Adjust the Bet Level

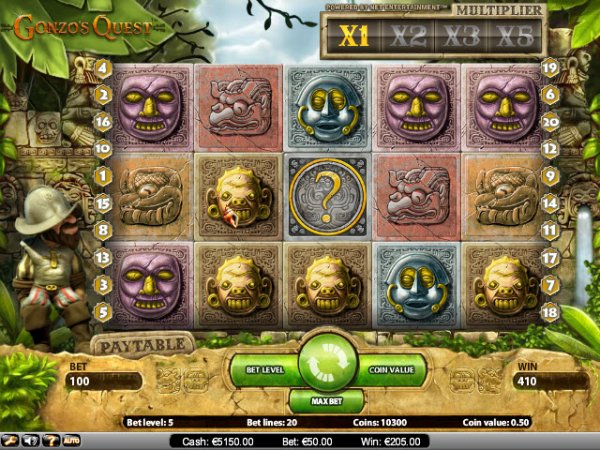pos(266,369)
